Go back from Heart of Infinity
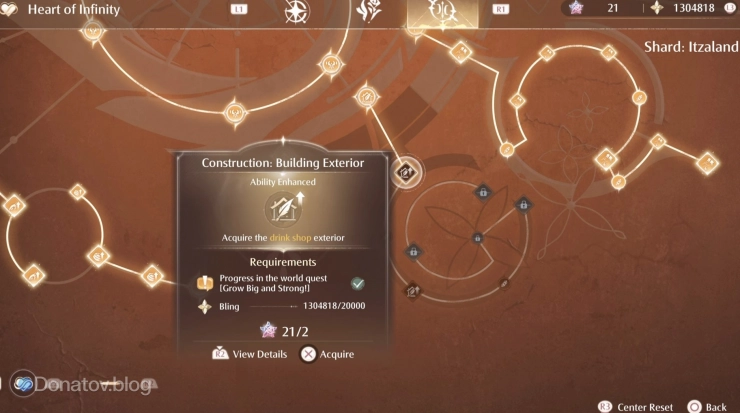This screenshot has height=413, width=740. (x=706, y=407)
